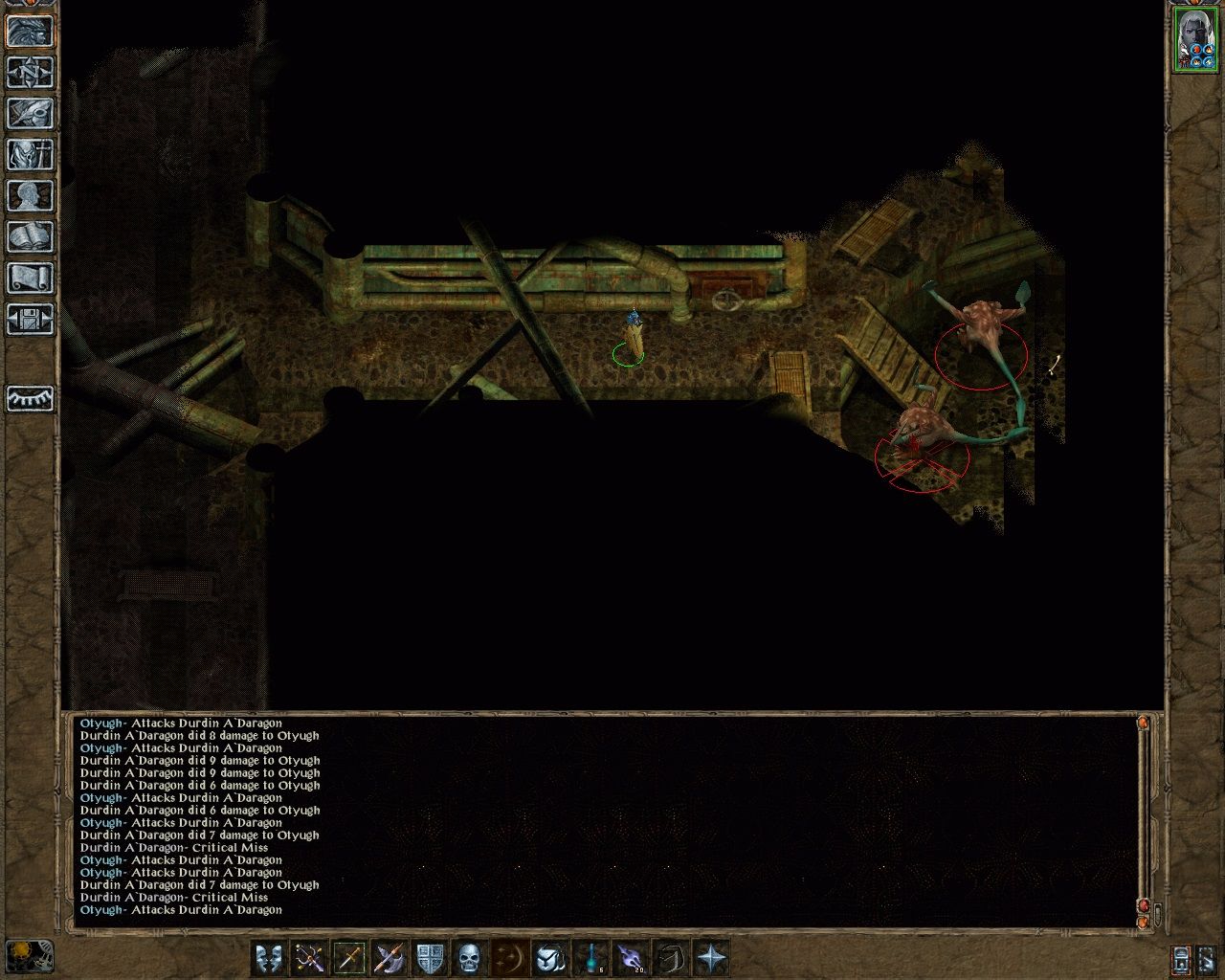Use the blue potion quick item
Viewport: 1225px width, 980px height.
coord(589,955)
